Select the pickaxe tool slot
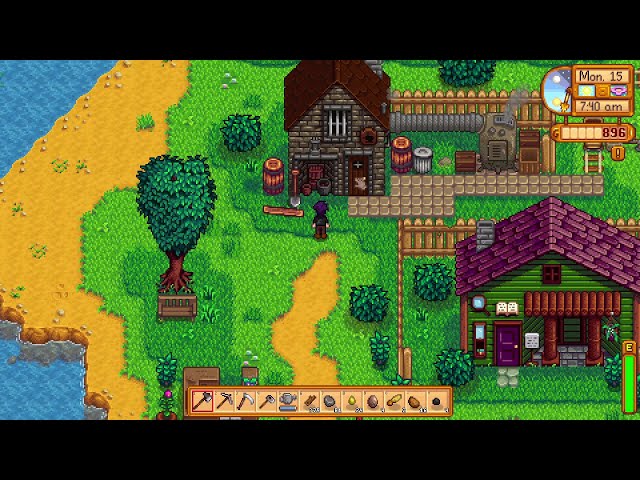This screenshot has height=480, width=640. 224,402
